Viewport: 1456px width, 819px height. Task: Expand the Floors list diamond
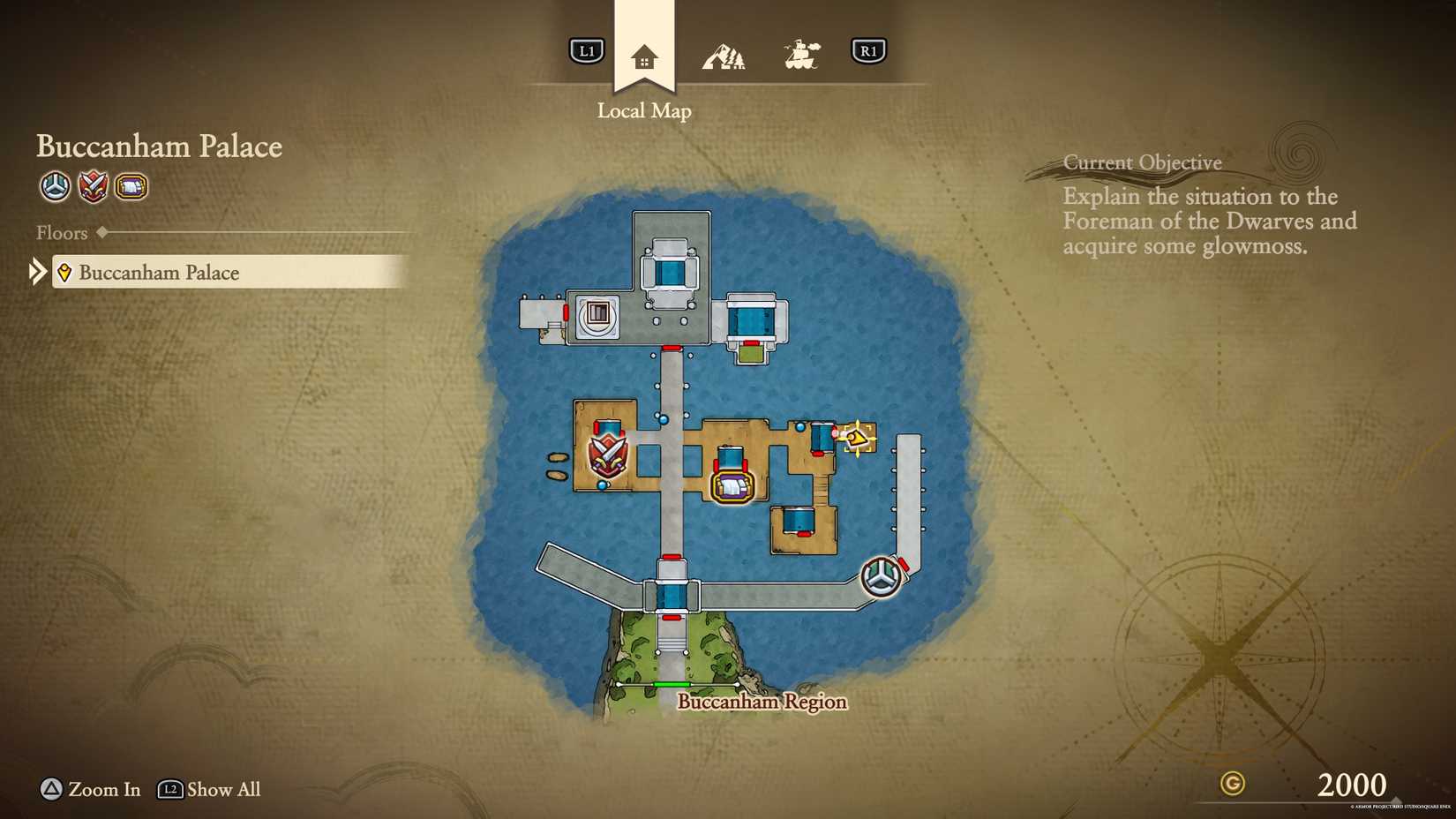pyautogui.click(x=101, y=232)
